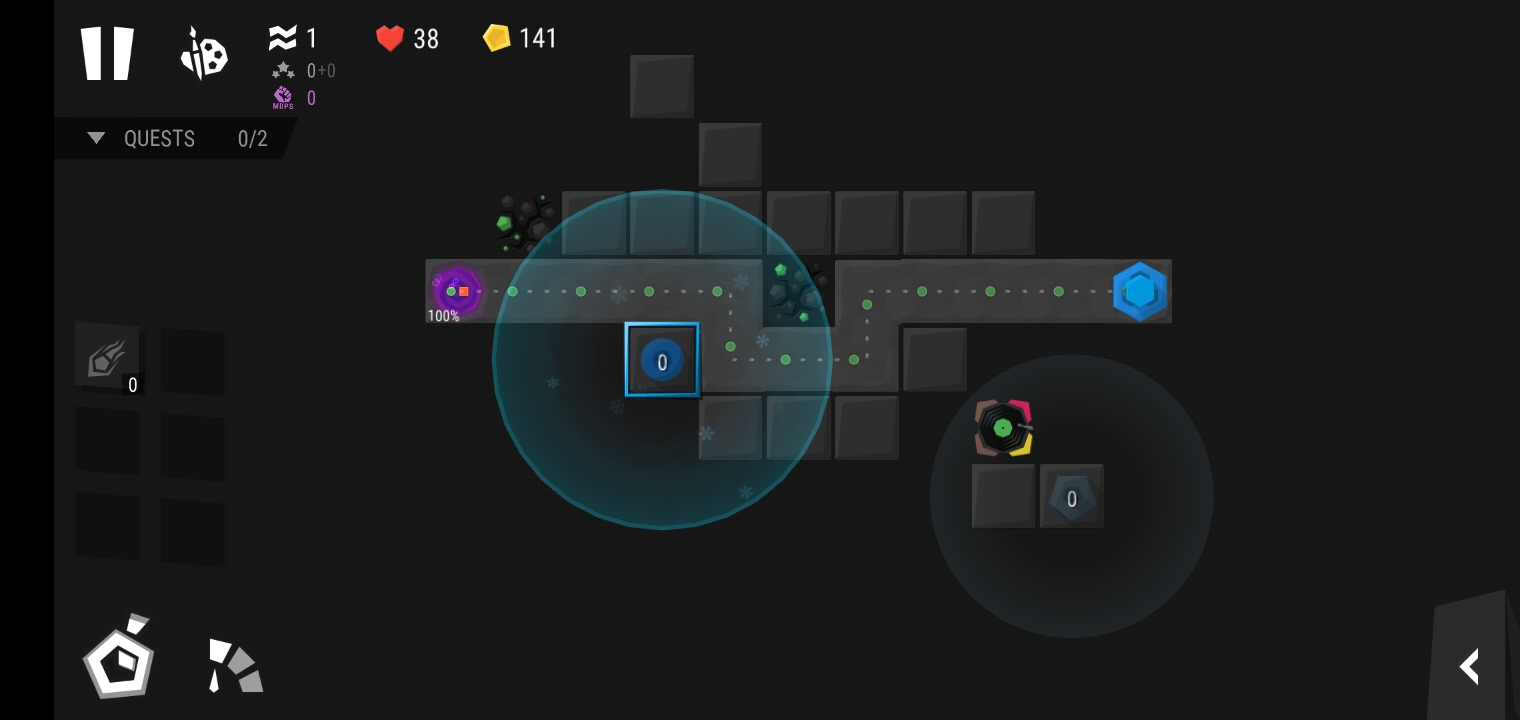Select the blue hexagon base
Image resolution: width=1520 pixels, height=720 pixels.
coord(1139,291)
